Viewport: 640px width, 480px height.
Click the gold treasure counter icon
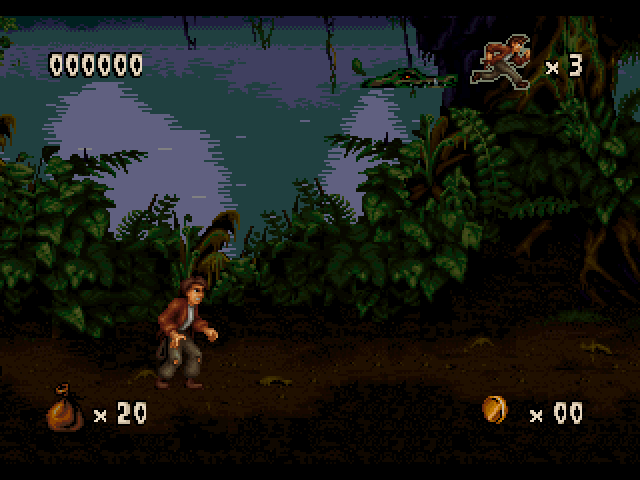point(495,409)
